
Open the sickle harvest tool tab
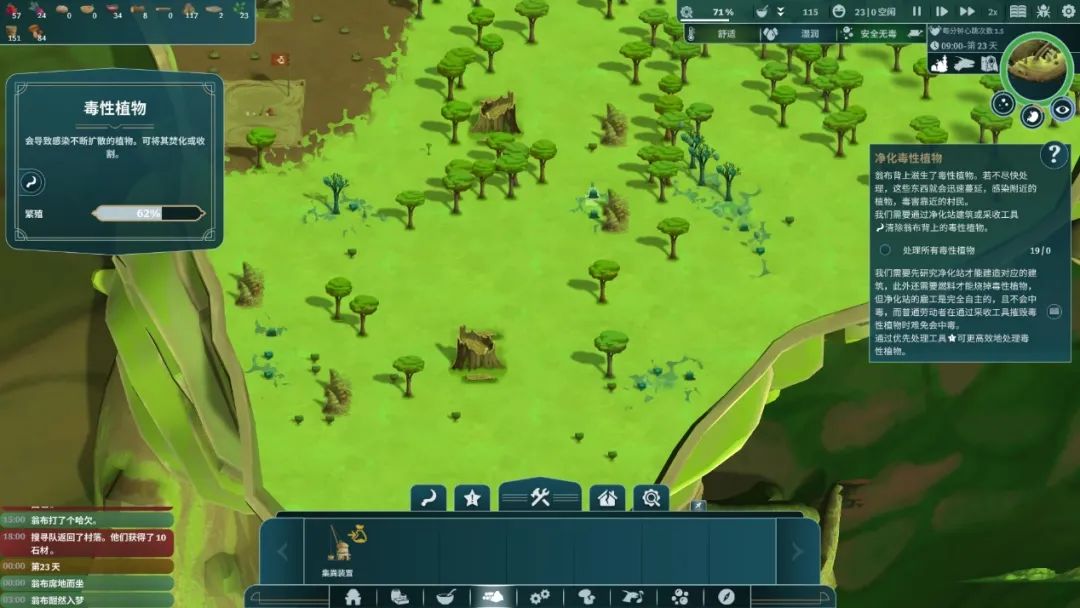point(428,497)
